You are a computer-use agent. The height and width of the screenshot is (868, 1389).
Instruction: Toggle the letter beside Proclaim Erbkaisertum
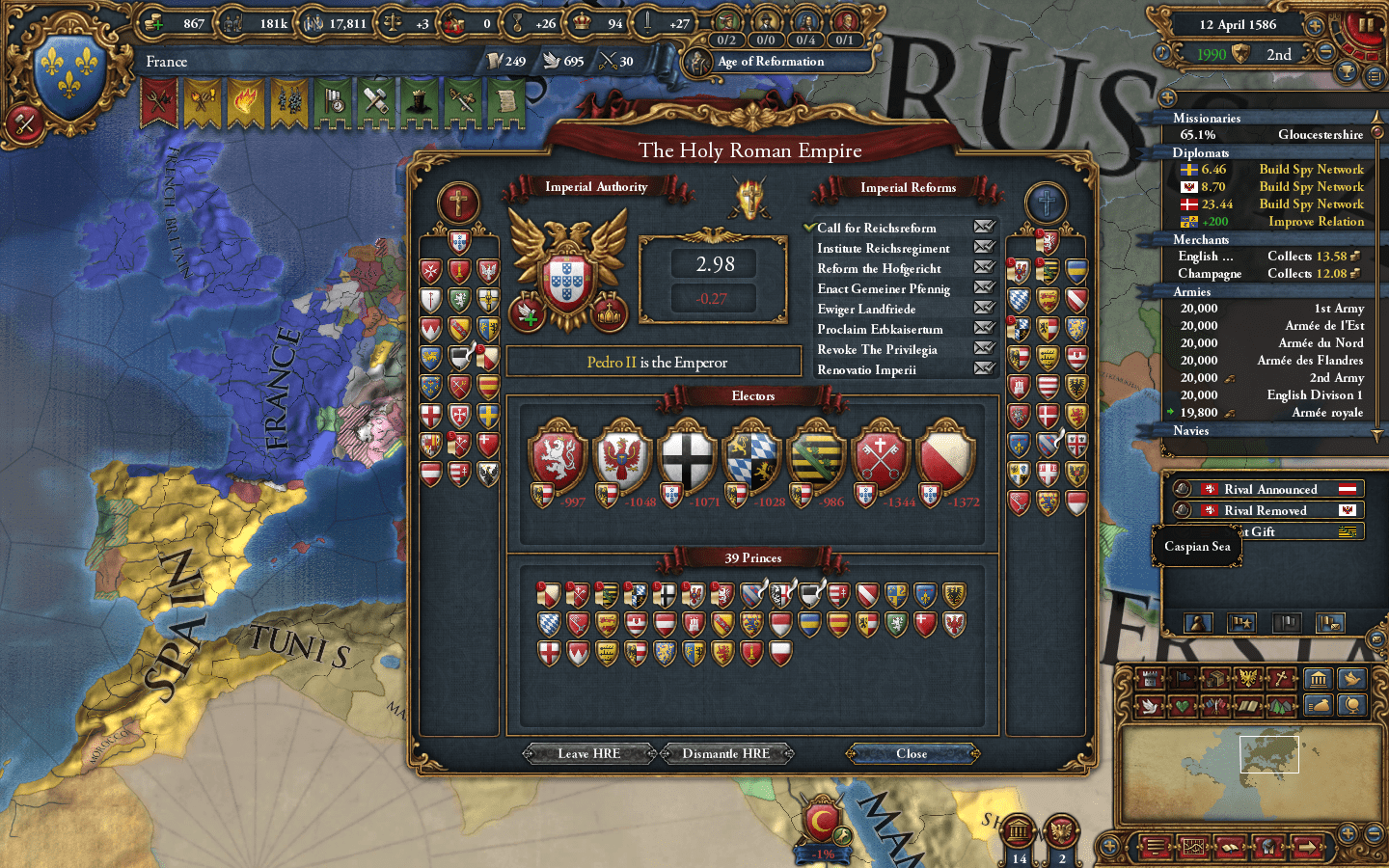[985, 329]
